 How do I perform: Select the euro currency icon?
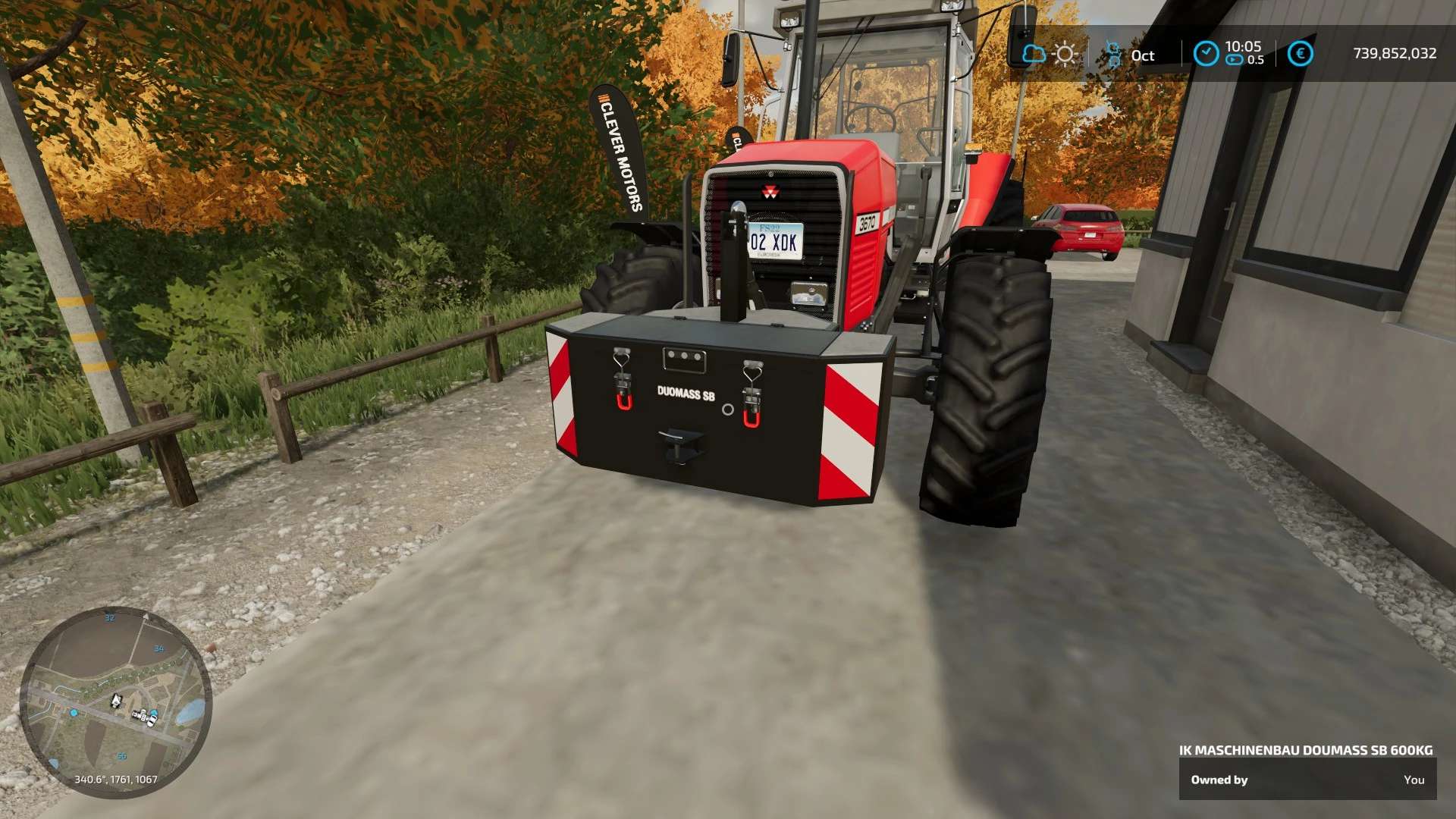click(x=1300, y=53)
